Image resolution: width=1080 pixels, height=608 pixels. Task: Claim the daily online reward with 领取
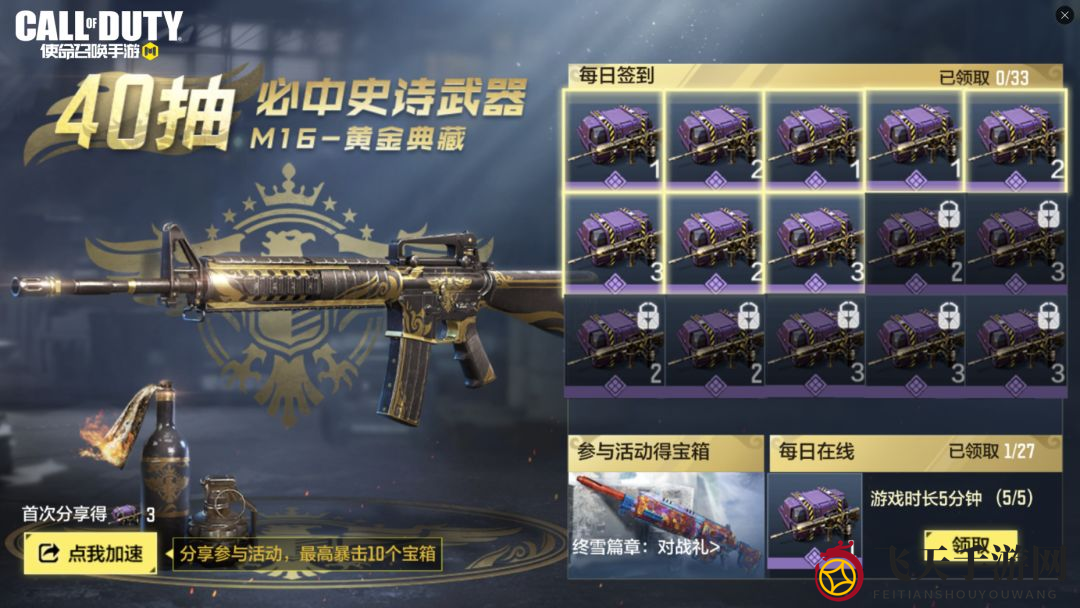969,545
